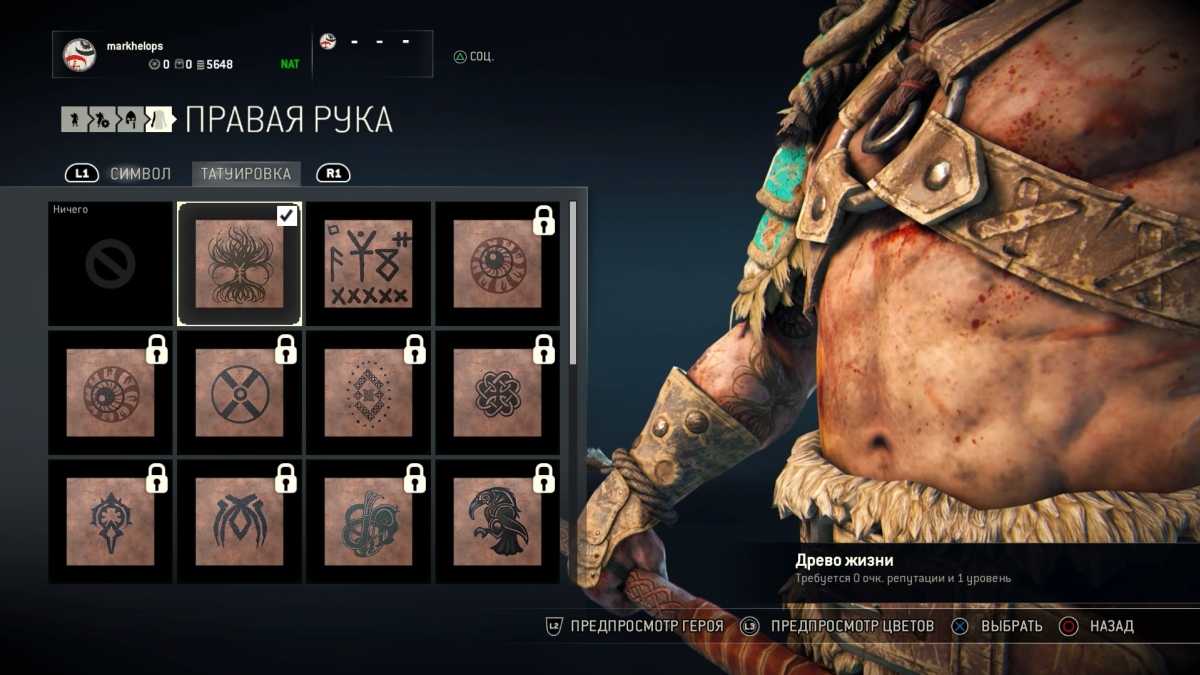The image size is (1200, 675).
Task: Pick the runes and X-marks tattoo
Action: coord(368,264)
